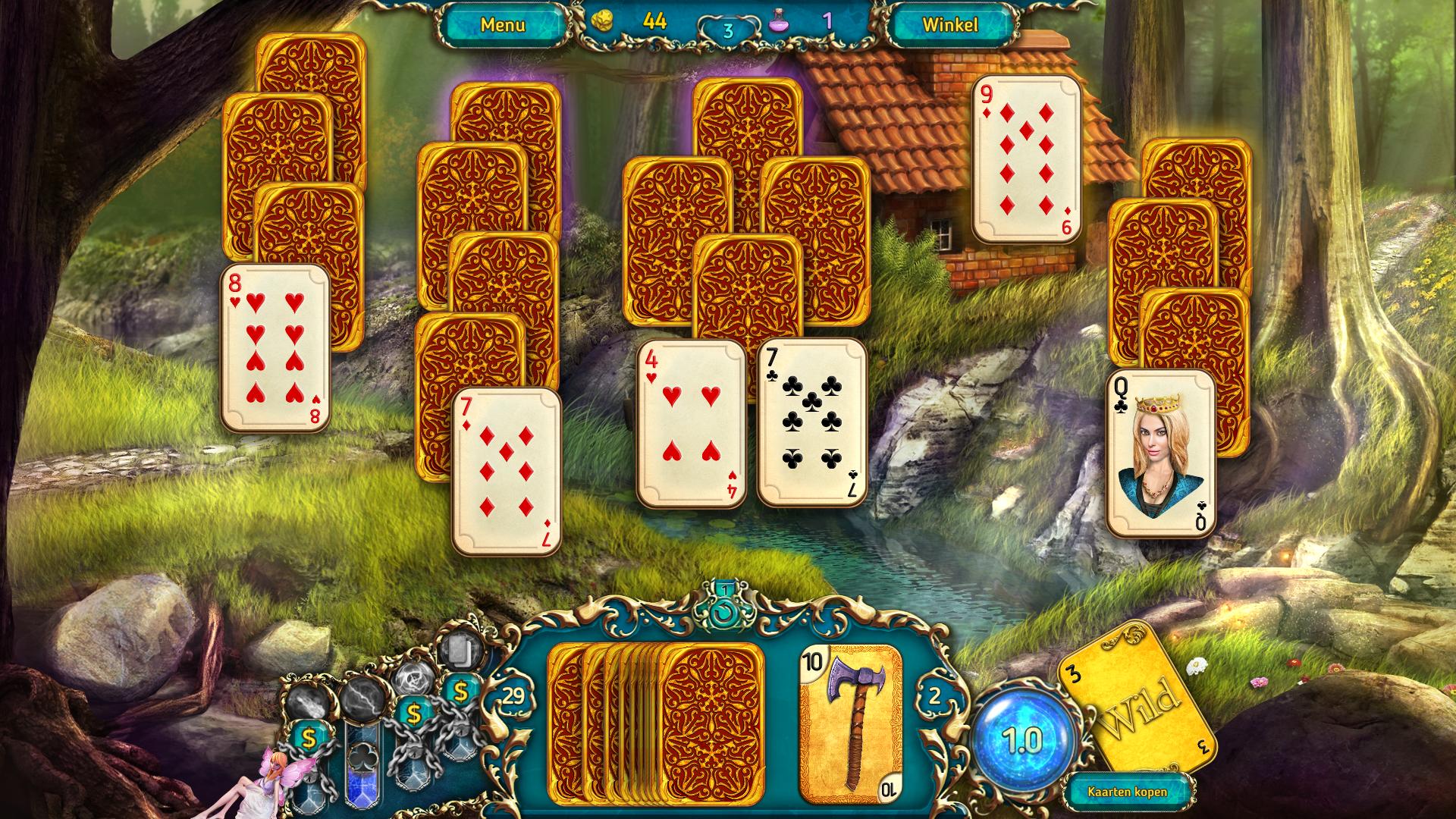Select the 7 of diamonds card
This screenshot has width=1456, height=819.
(507, 472)
